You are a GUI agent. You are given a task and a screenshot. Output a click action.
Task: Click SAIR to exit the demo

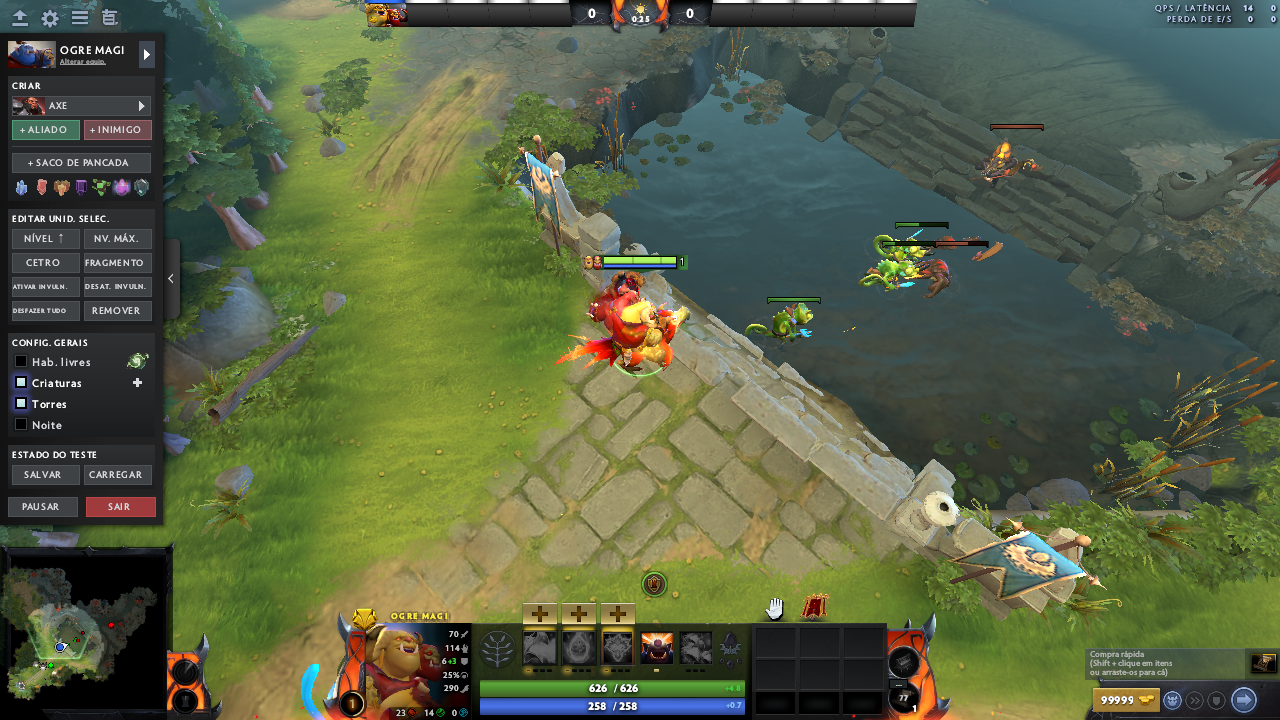(x=120, y=506)
